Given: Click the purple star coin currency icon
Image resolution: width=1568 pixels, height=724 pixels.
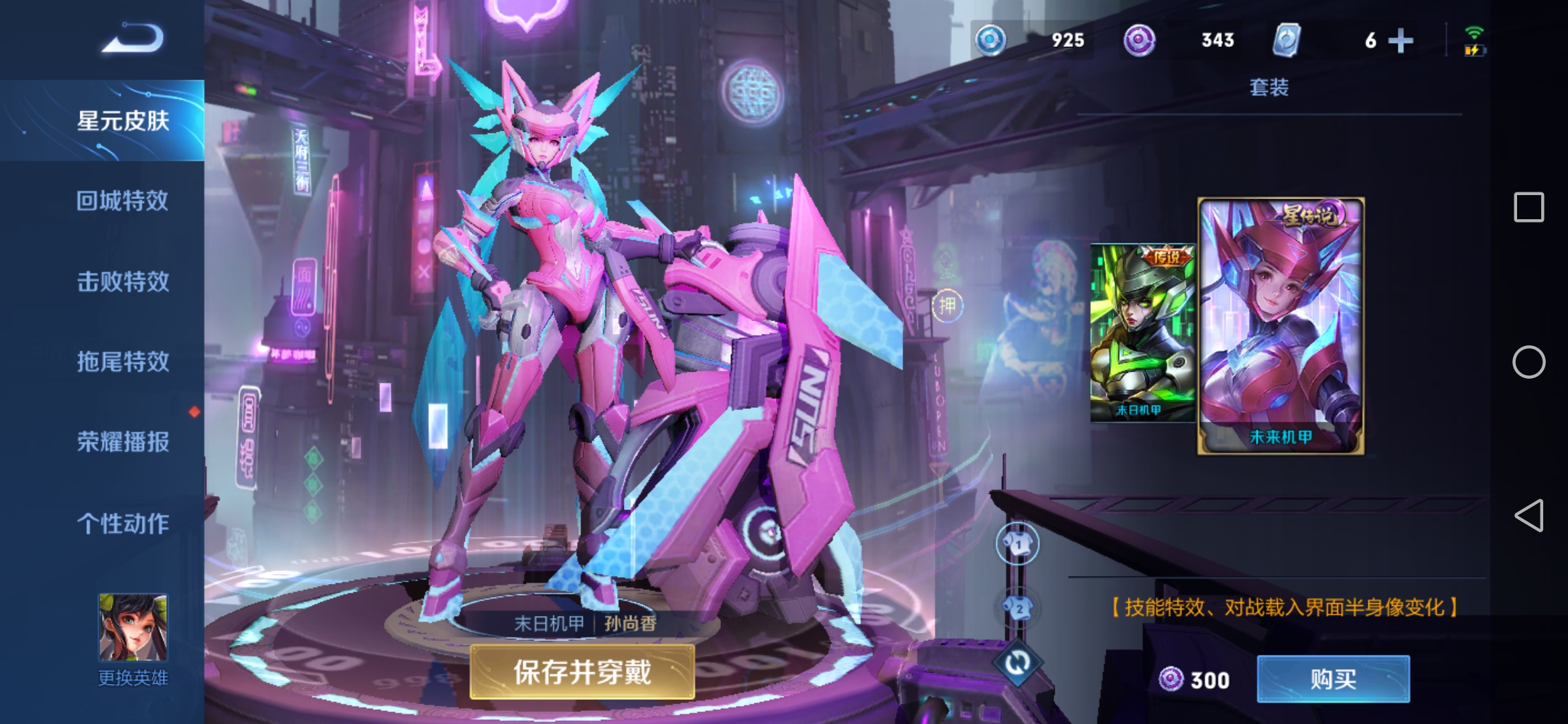Looking at the screenshot, I should pos(1141,40).
